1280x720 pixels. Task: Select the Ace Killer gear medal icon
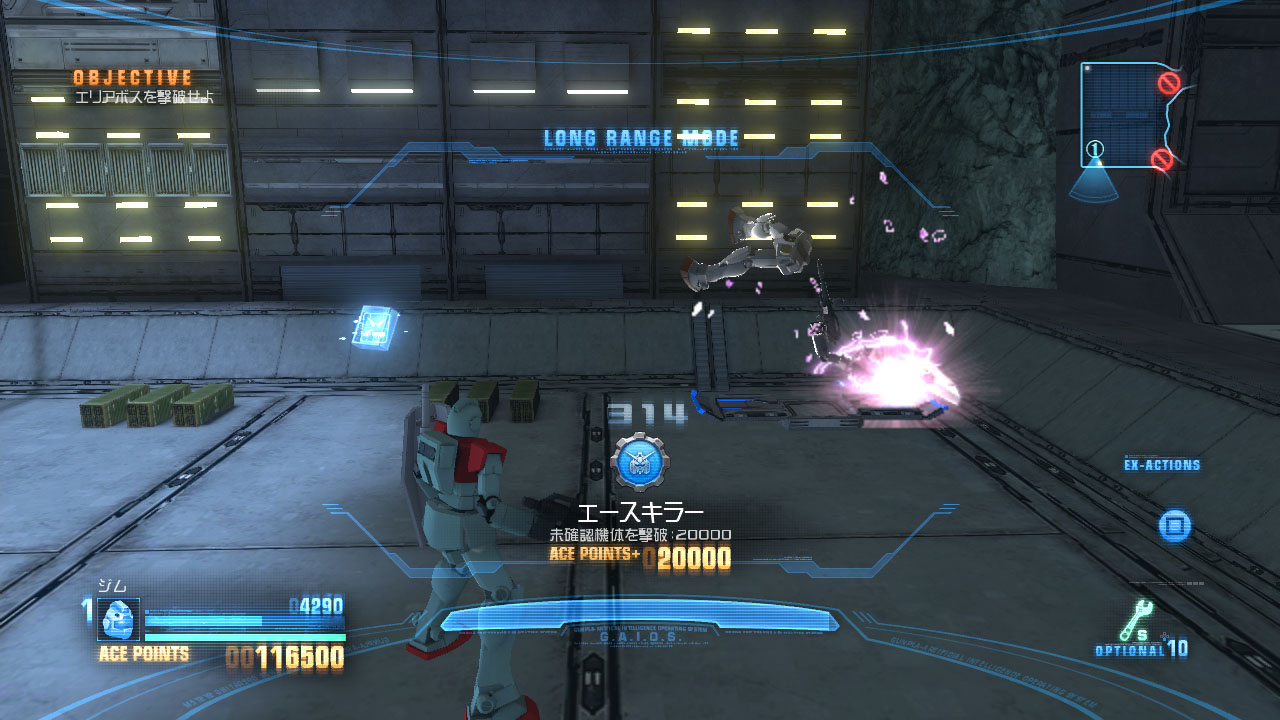pos(640,461)
